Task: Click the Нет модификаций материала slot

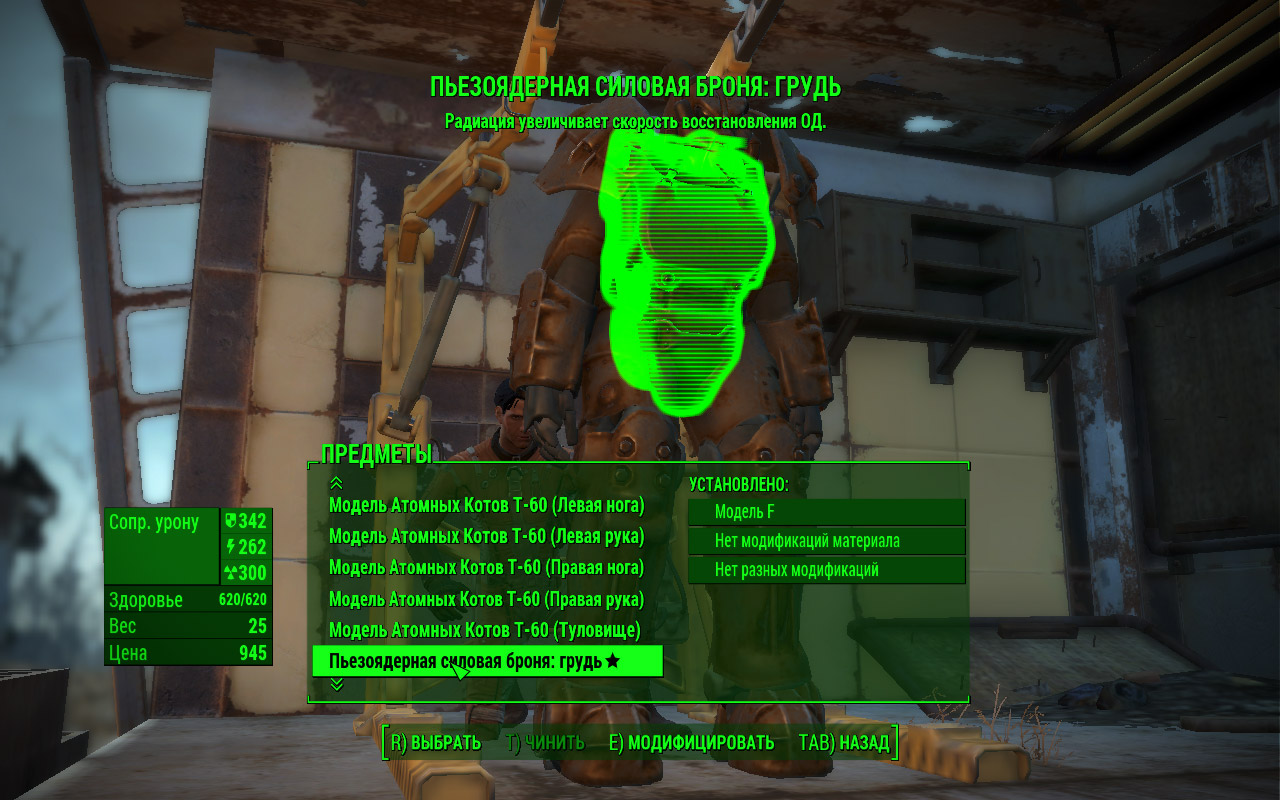Action: [x=826, y=541]
